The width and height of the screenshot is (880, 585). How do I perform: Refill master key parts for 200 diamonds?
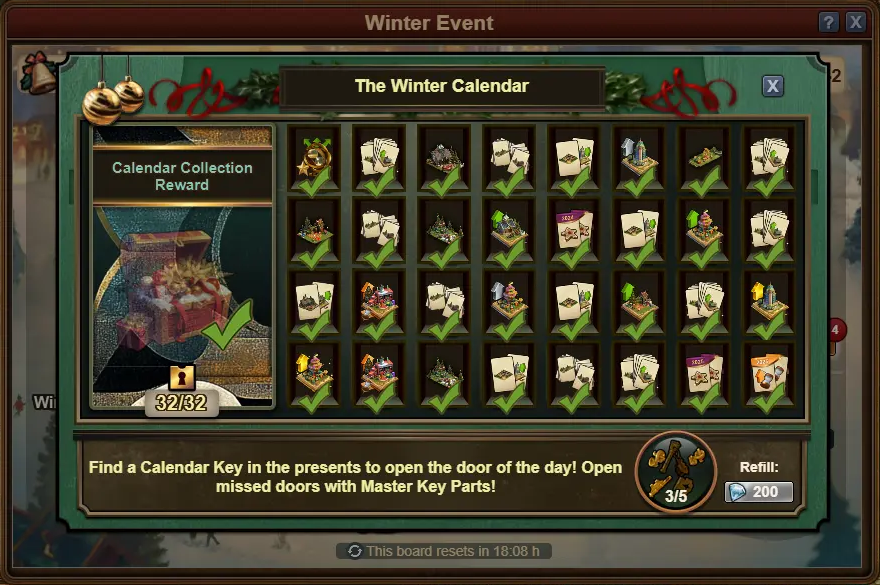click(x=759, y=492)
